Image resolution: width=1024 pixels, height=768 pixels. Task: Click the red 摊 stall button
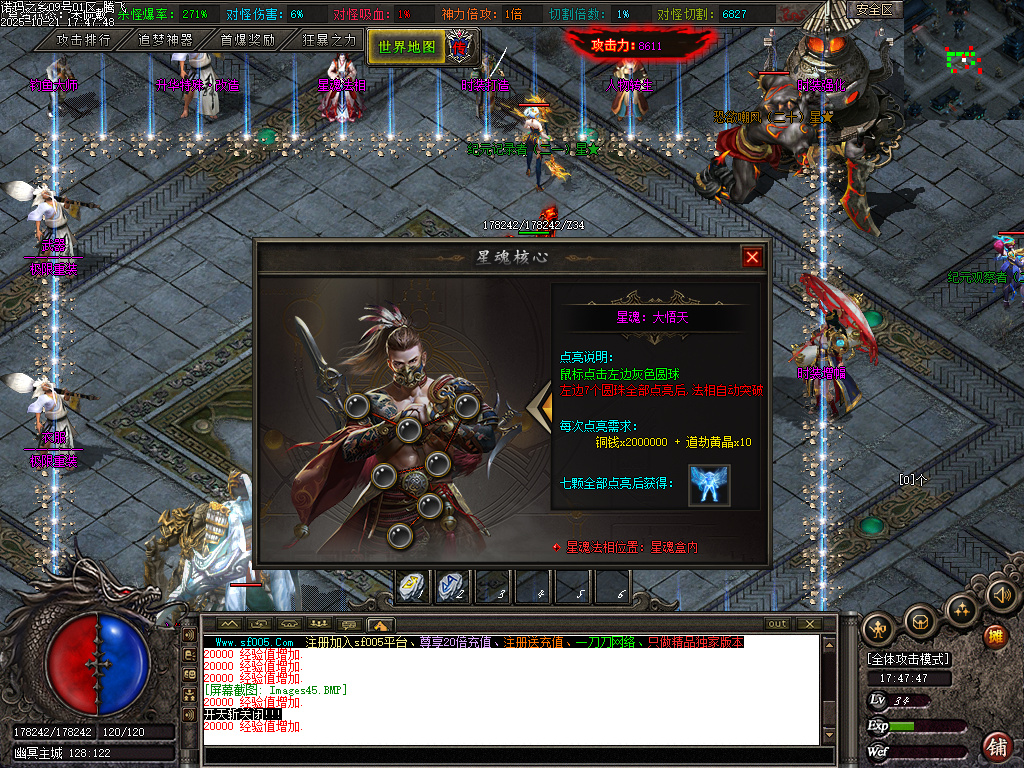[995, 636]
